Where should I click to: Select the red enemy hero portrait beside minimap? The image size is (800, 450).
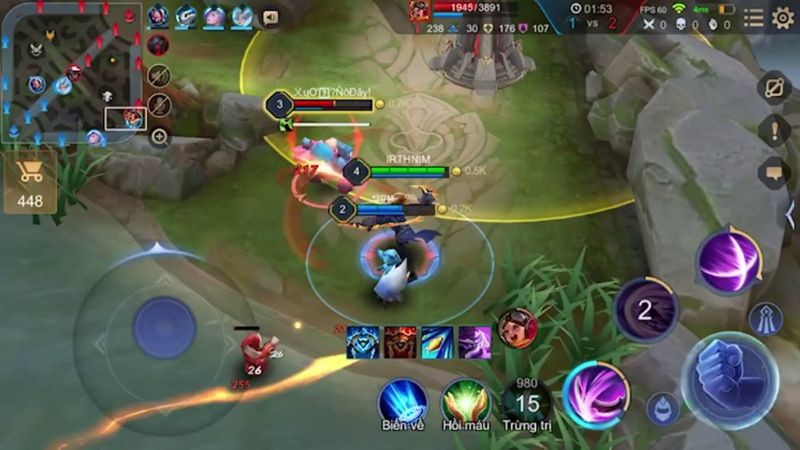(x=158, y=45)
